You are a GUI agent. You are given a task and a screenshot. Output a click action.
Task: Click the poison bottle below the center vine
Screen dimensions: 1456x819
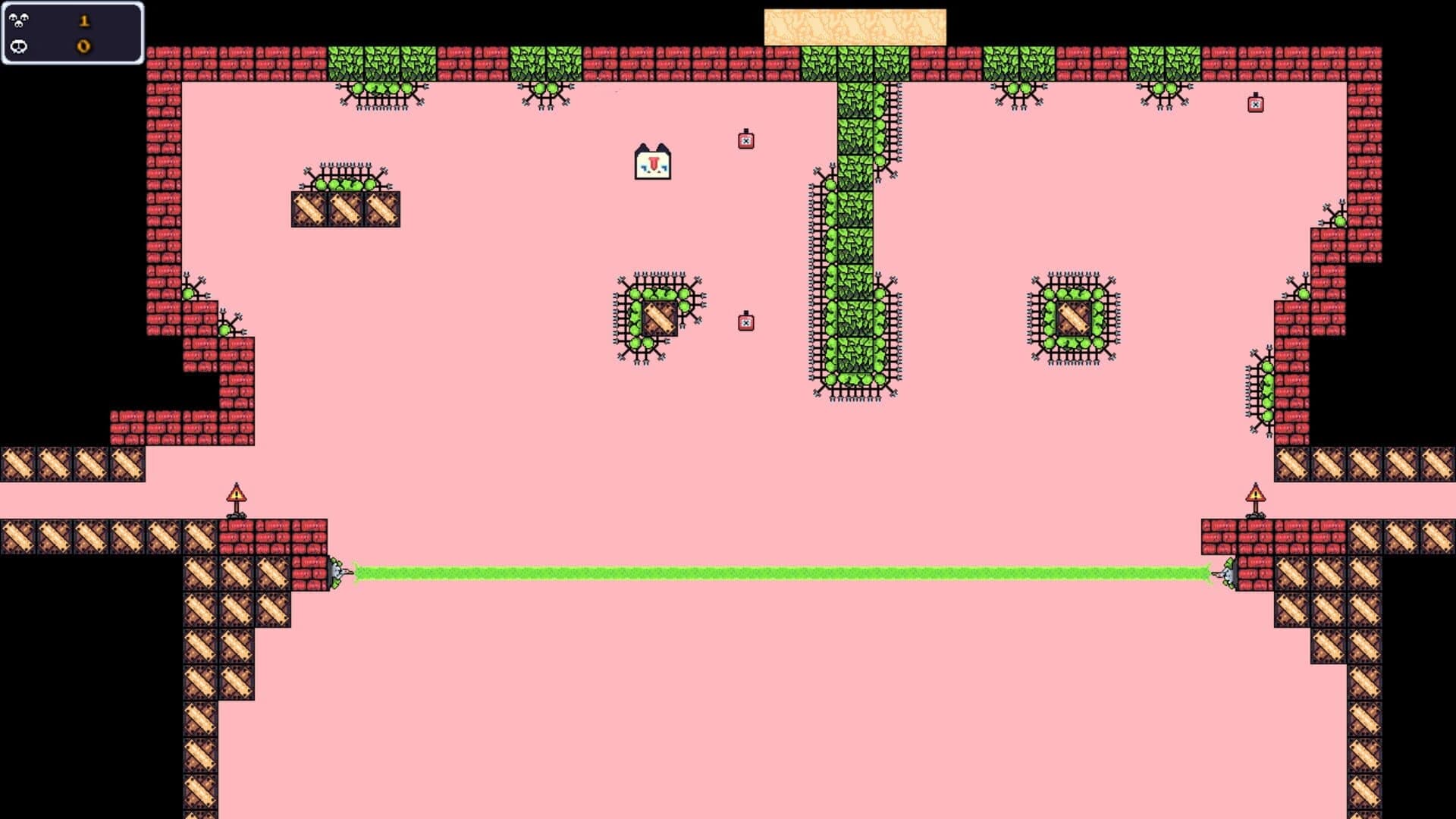pyautogui.click(x=747, y=322)
